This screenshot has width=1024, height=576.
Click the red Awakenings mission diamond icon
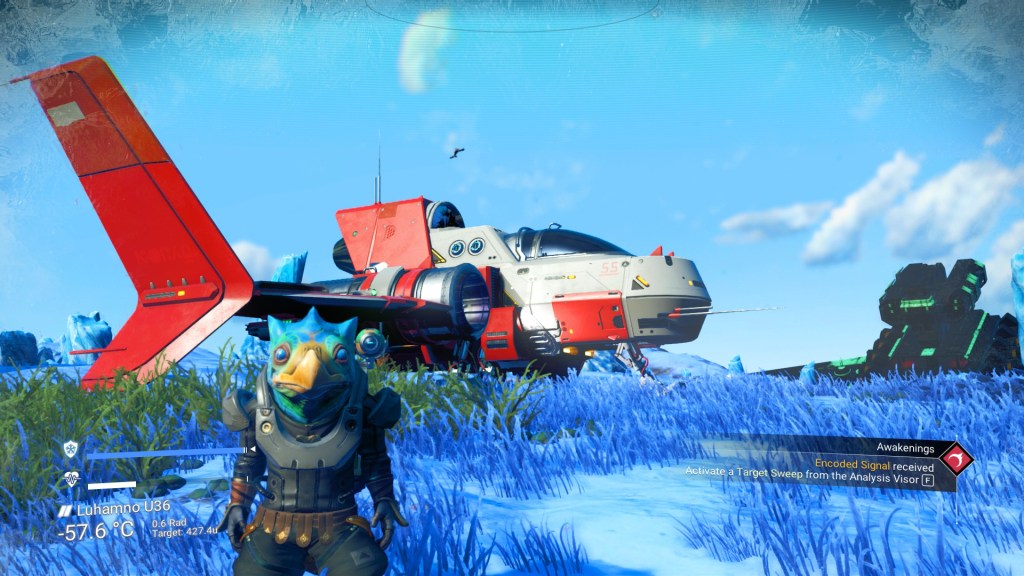pyautogui.click(x=956, y=459)
